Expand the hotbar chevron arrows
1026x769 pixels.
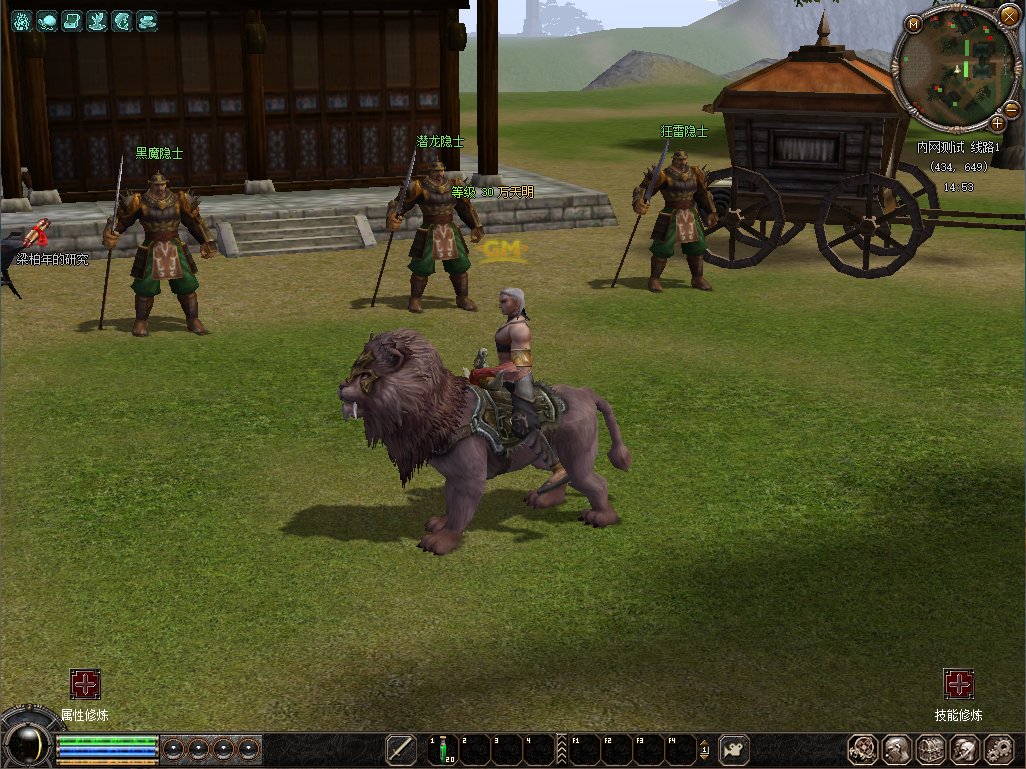coord(561,749)
